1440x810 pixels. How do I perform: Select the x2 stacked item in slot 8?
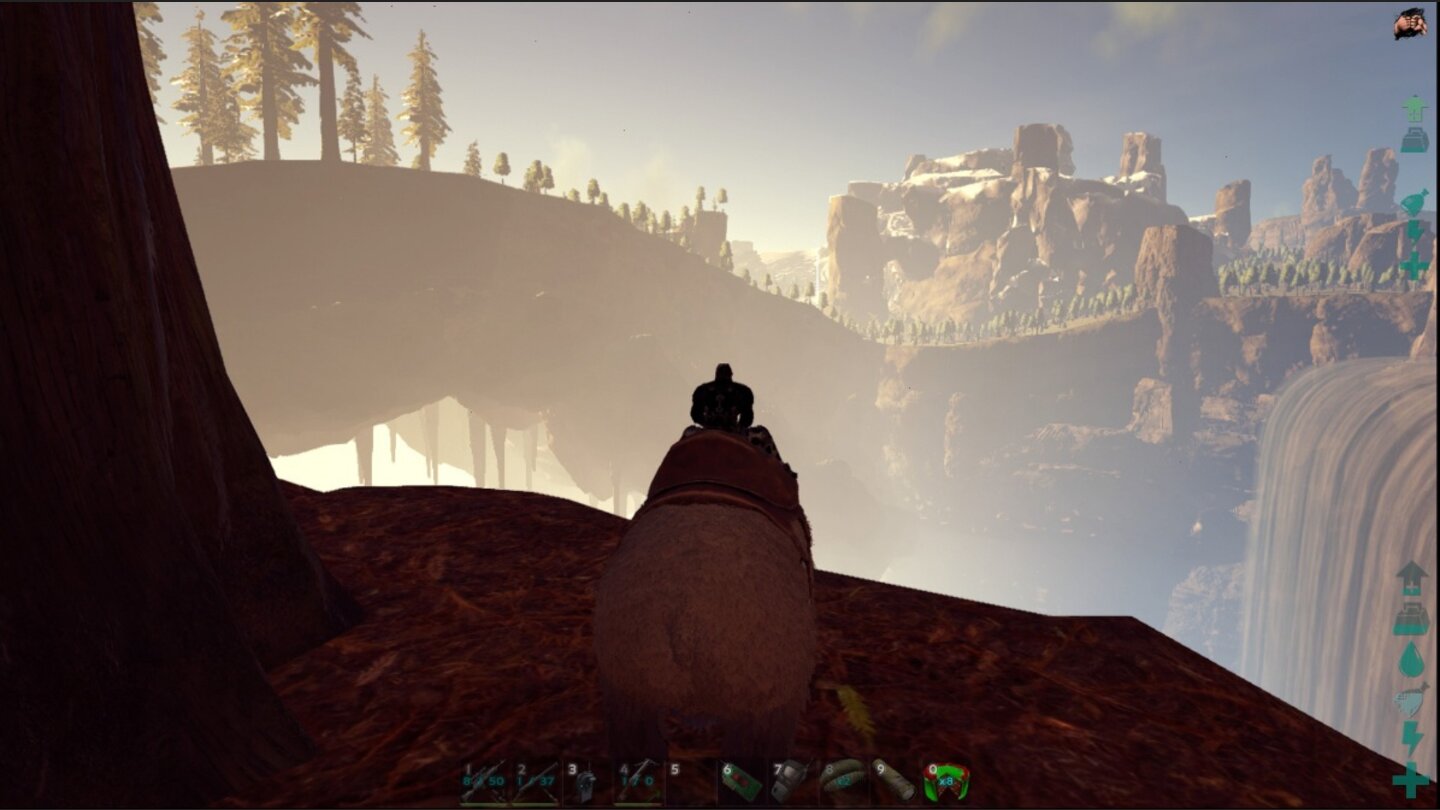(843, 782)
